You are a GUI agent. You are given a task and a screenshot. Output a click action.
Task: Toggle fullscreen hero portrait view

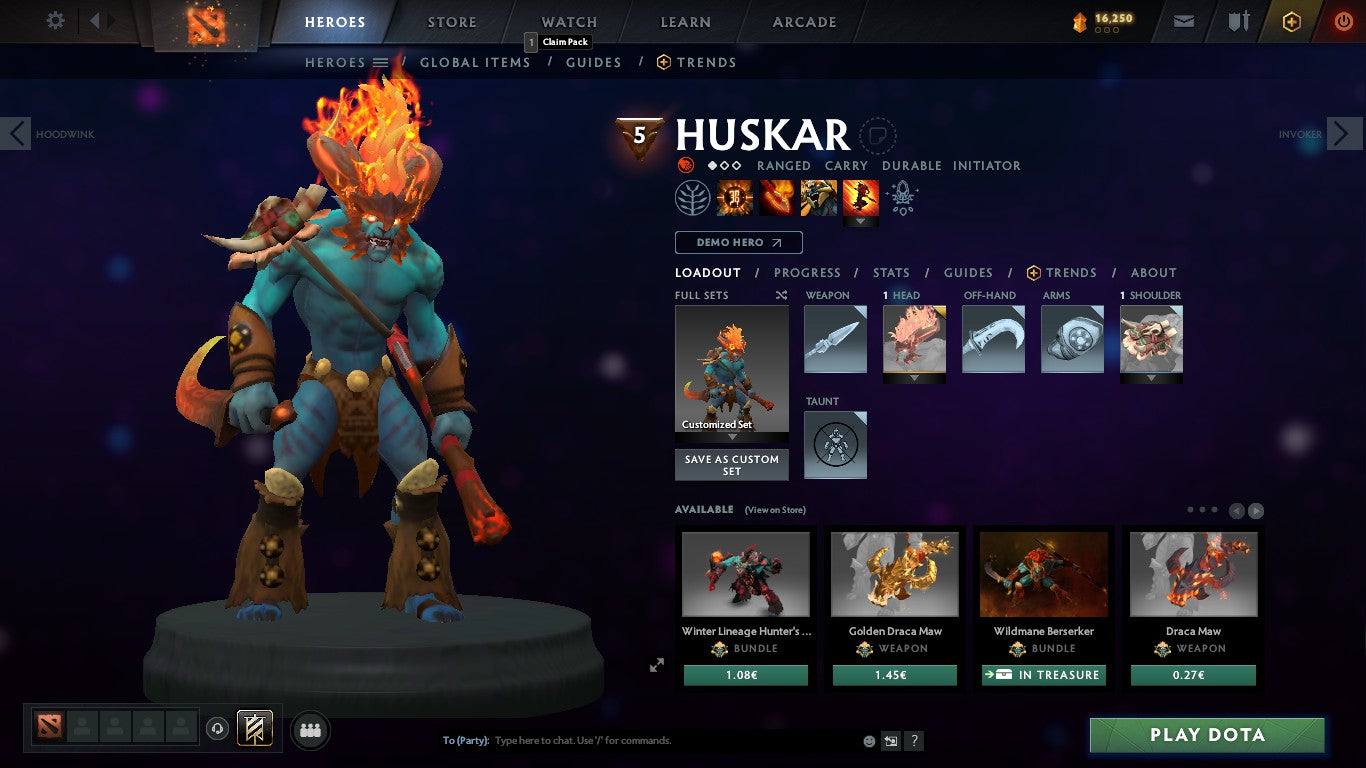coord(657,664)
